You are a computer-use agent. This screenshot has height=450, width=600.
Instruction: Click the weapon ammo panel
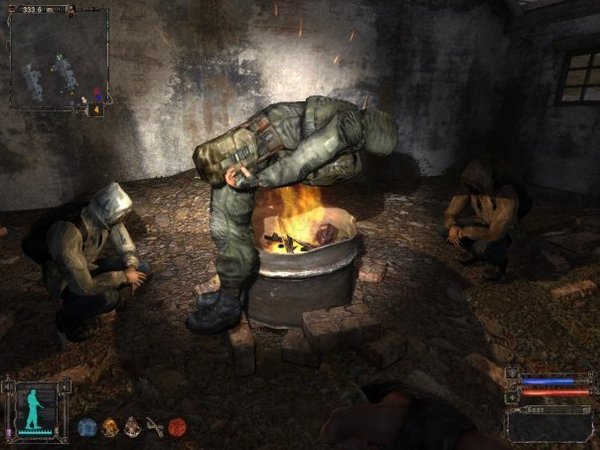point(549,423)
